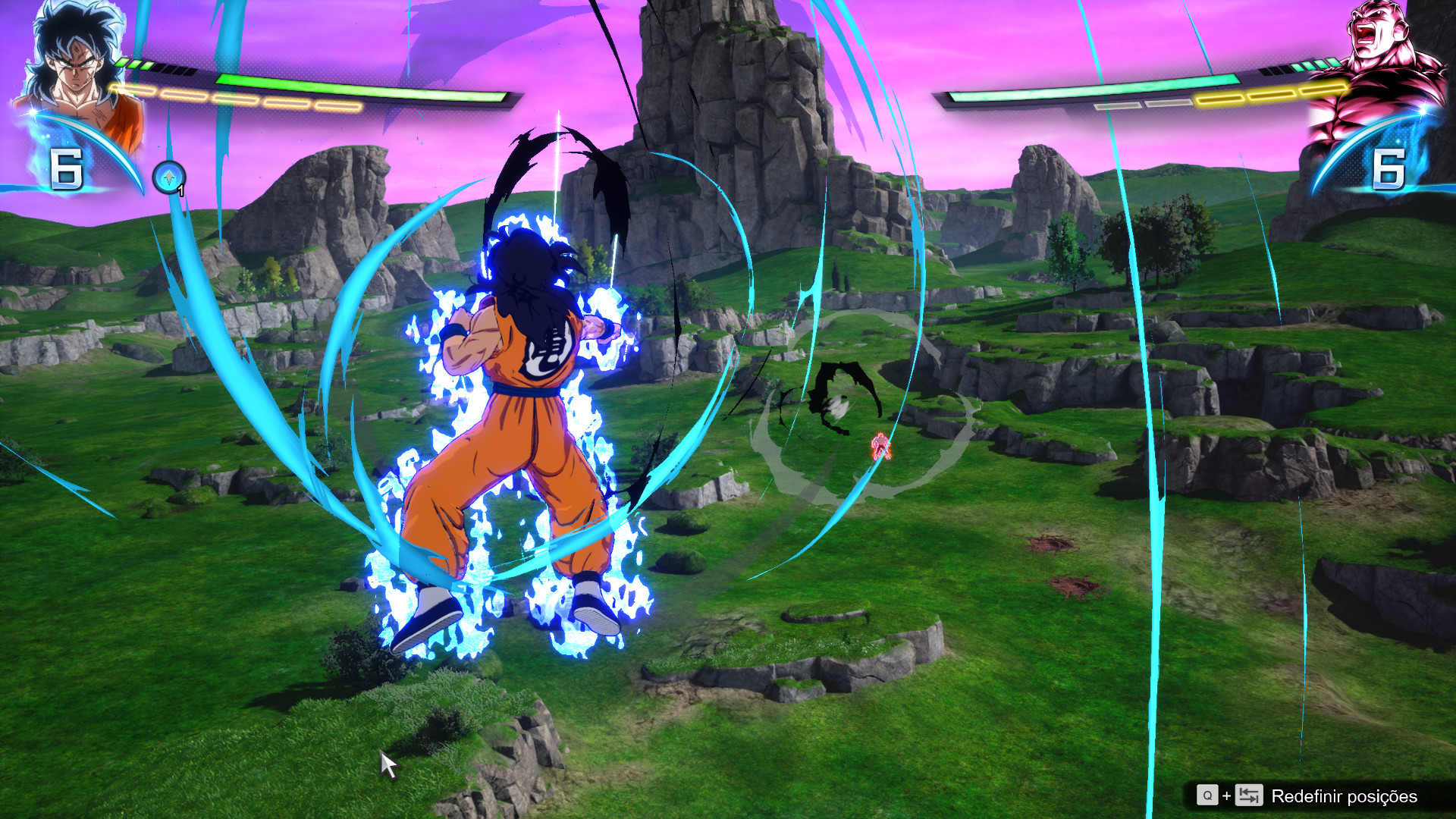Toggle the item counter showing 1
This screenshot has width=1456, height=819.
[182, 190]
